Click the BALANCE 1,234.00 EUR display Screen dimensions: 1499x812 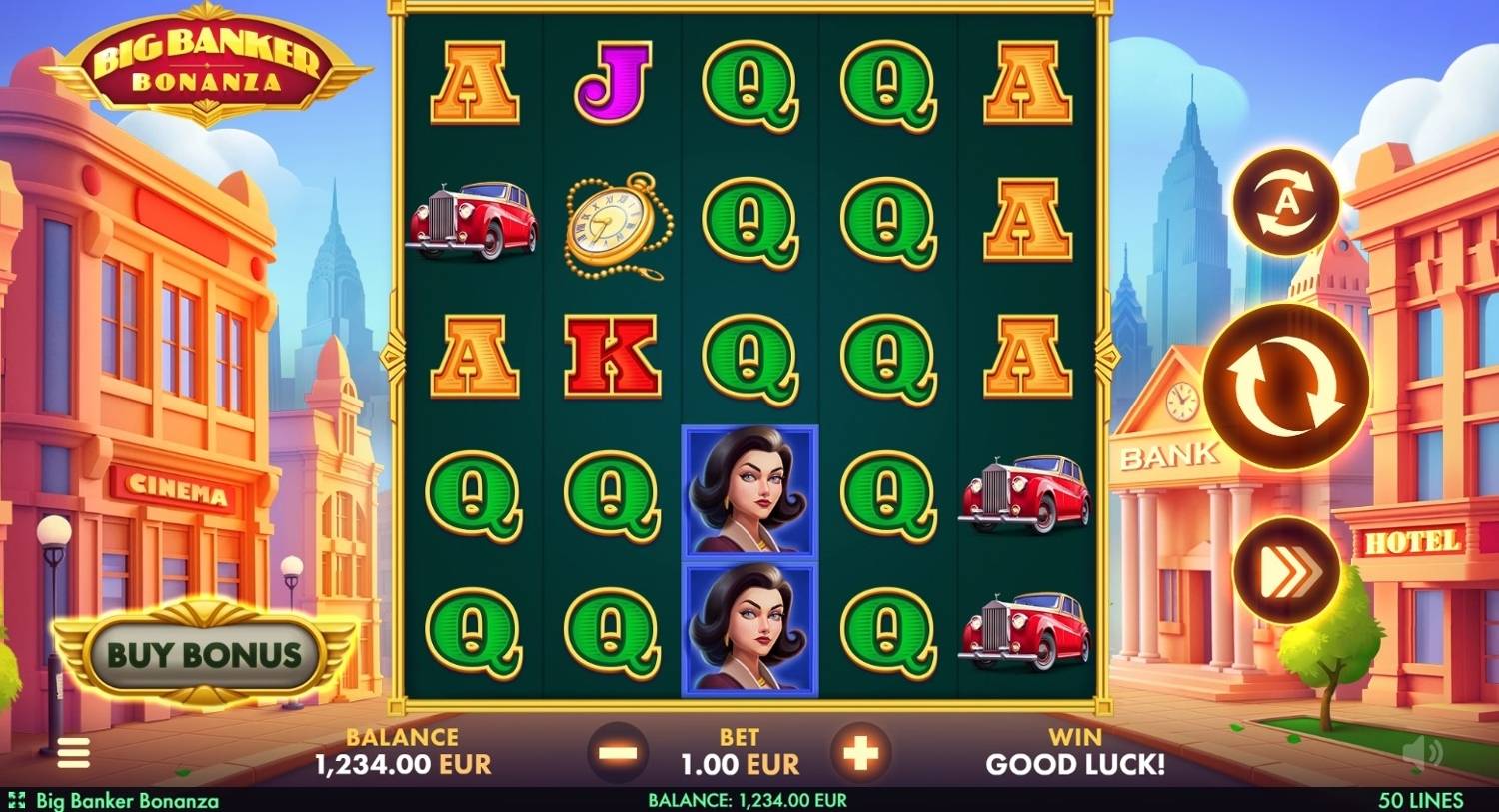pos(400,752)
